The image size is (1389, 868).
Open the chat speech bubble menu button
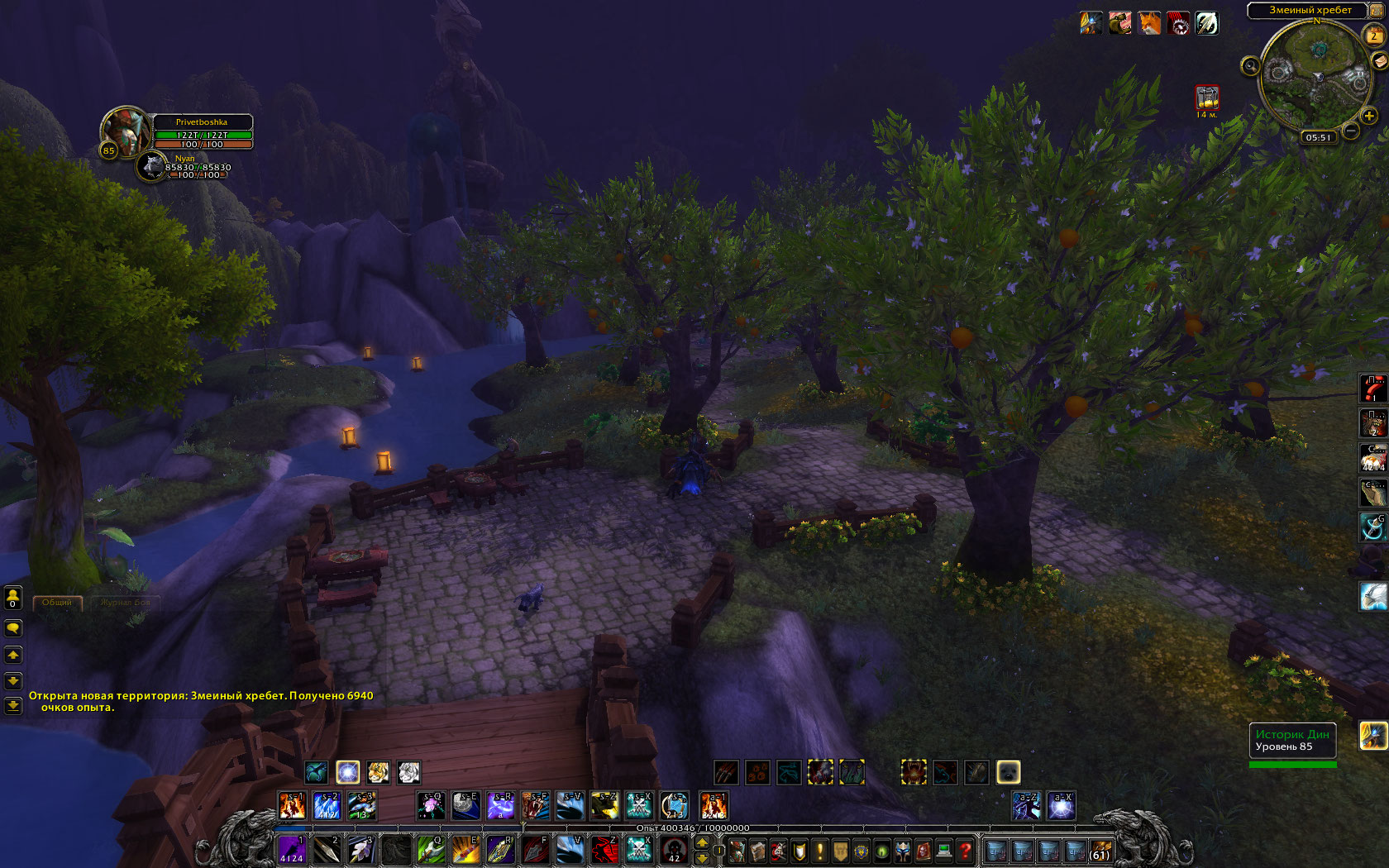[13, 628]
